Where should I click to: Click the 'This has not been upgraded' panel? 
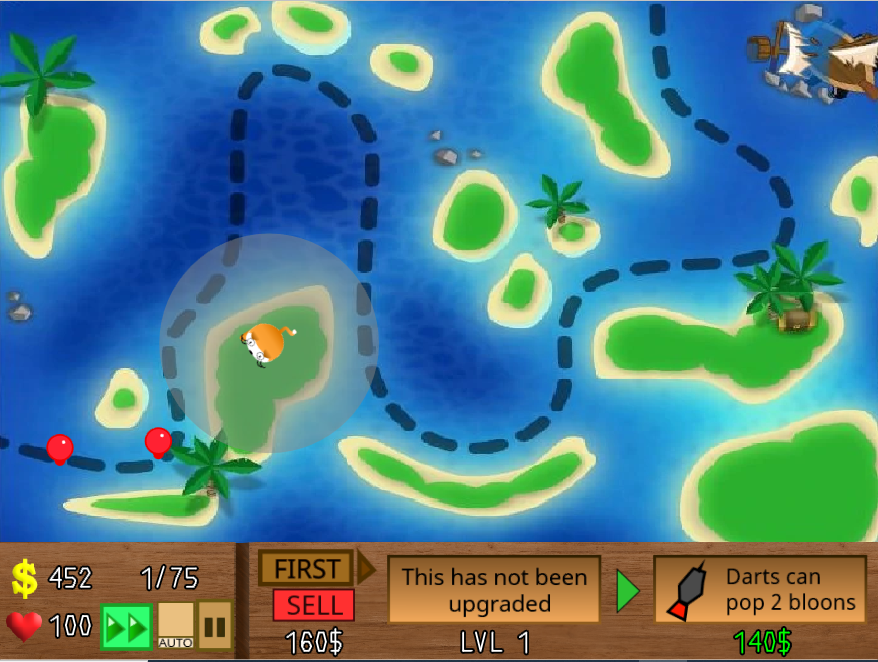coord(494,590)
